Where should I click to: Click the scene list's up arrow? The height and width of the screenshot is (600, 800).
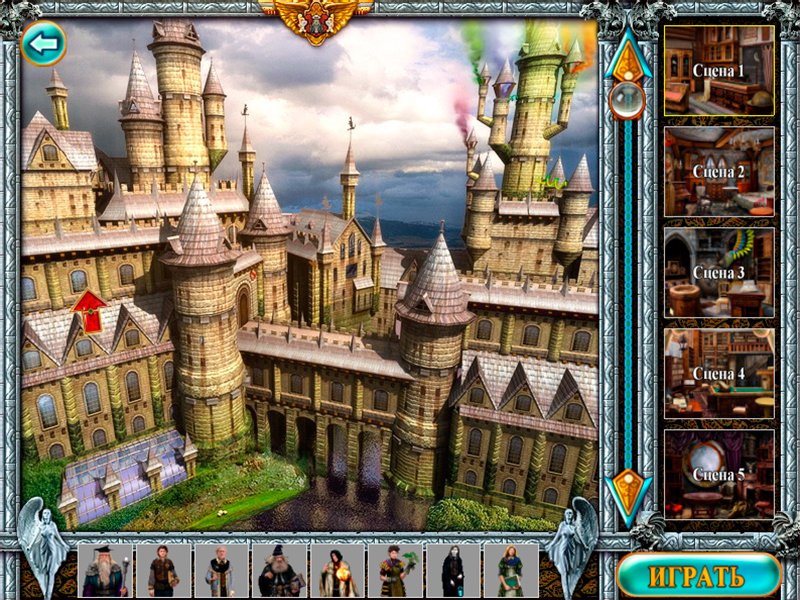coord(628,56)
